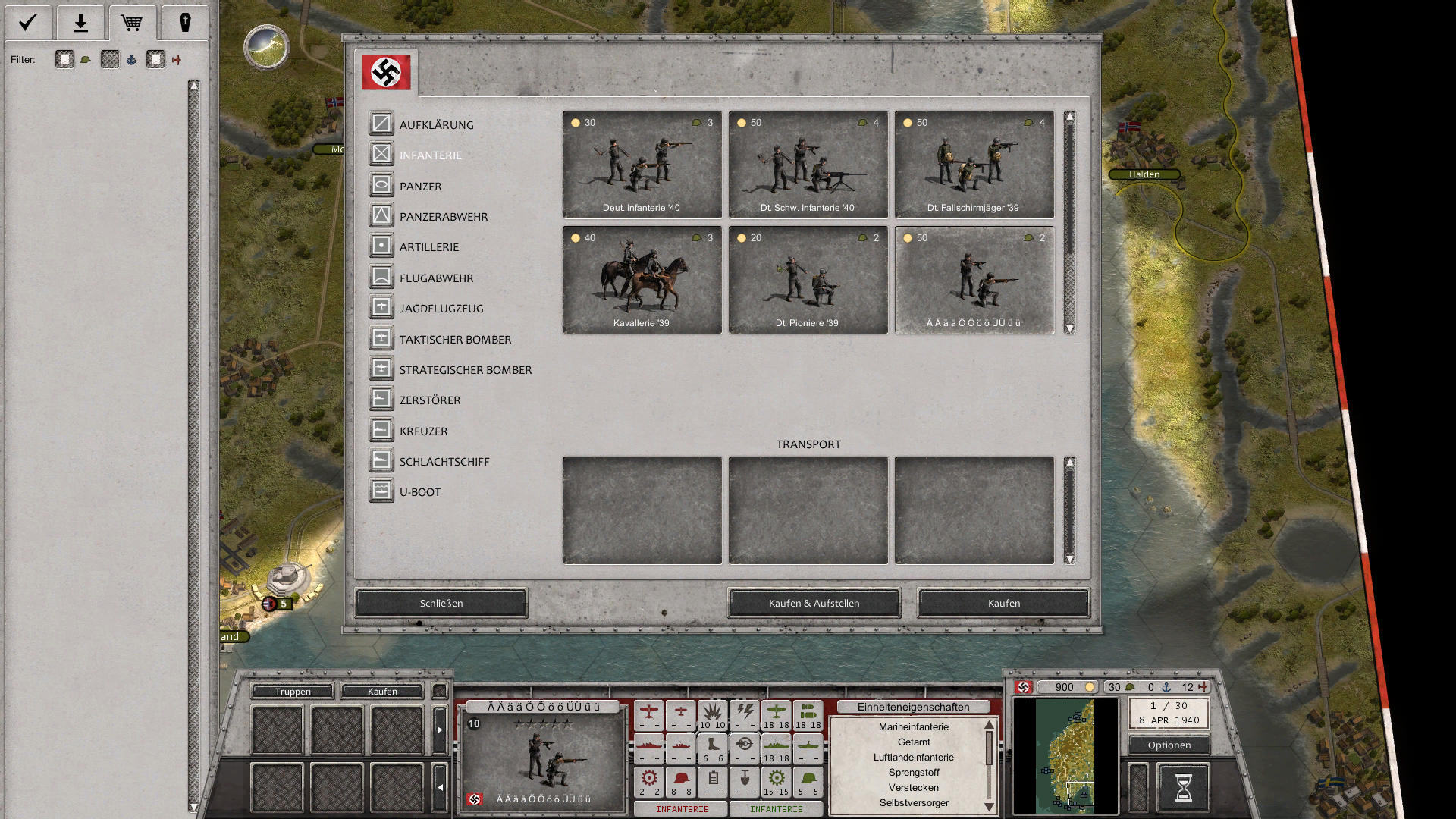Select the ARTILLERIE category icon
The height and width of the screenshot is (819, 1456).
click(x=381, y=246)
